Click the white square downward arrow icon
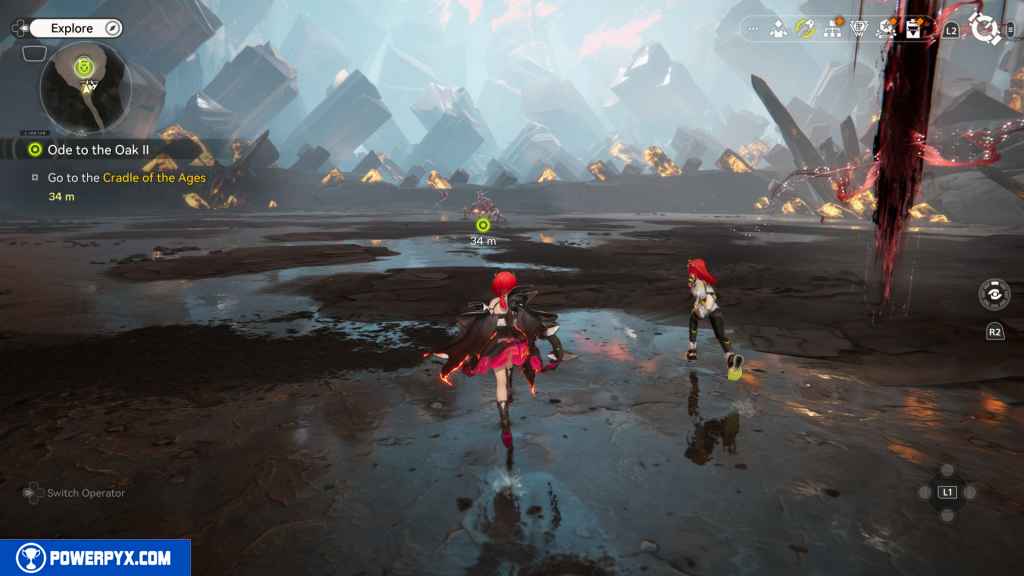 [913, 29]
